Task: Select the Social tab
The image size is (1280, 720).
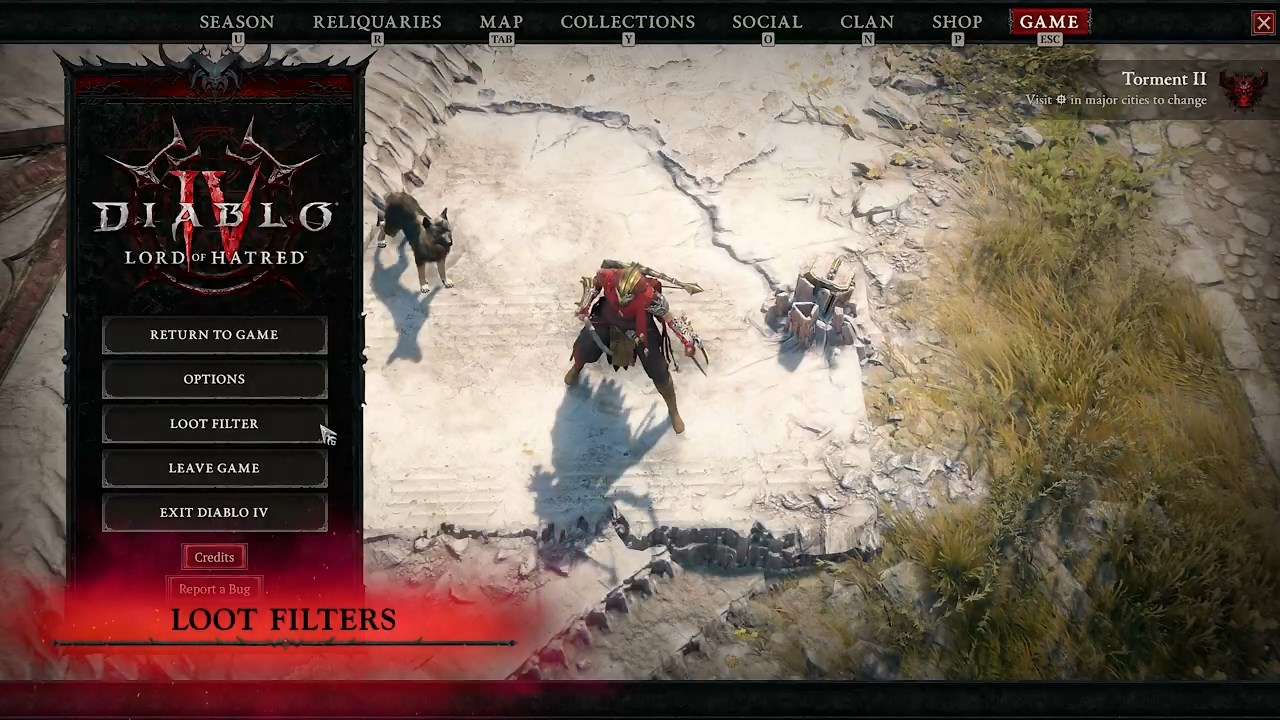Action: point(767,22)
